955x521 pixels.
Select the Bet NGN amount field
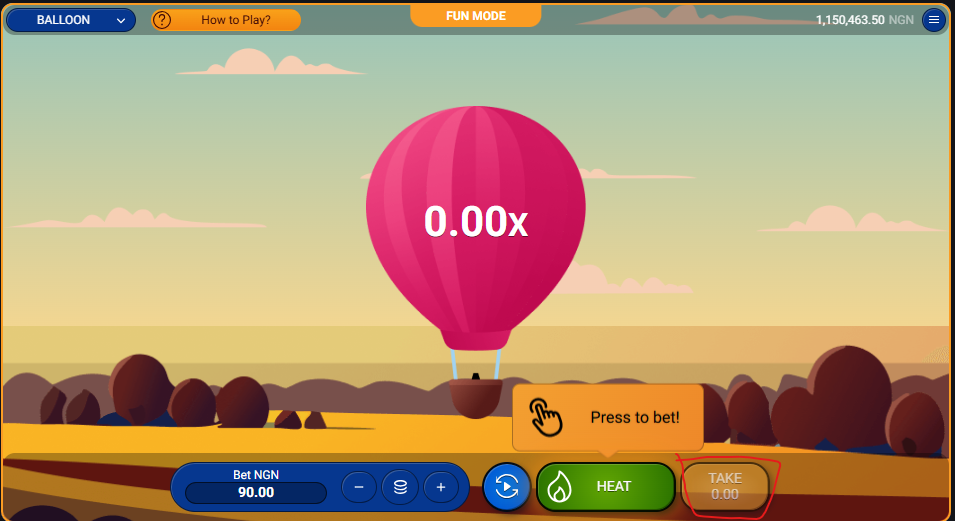(256, 492)
